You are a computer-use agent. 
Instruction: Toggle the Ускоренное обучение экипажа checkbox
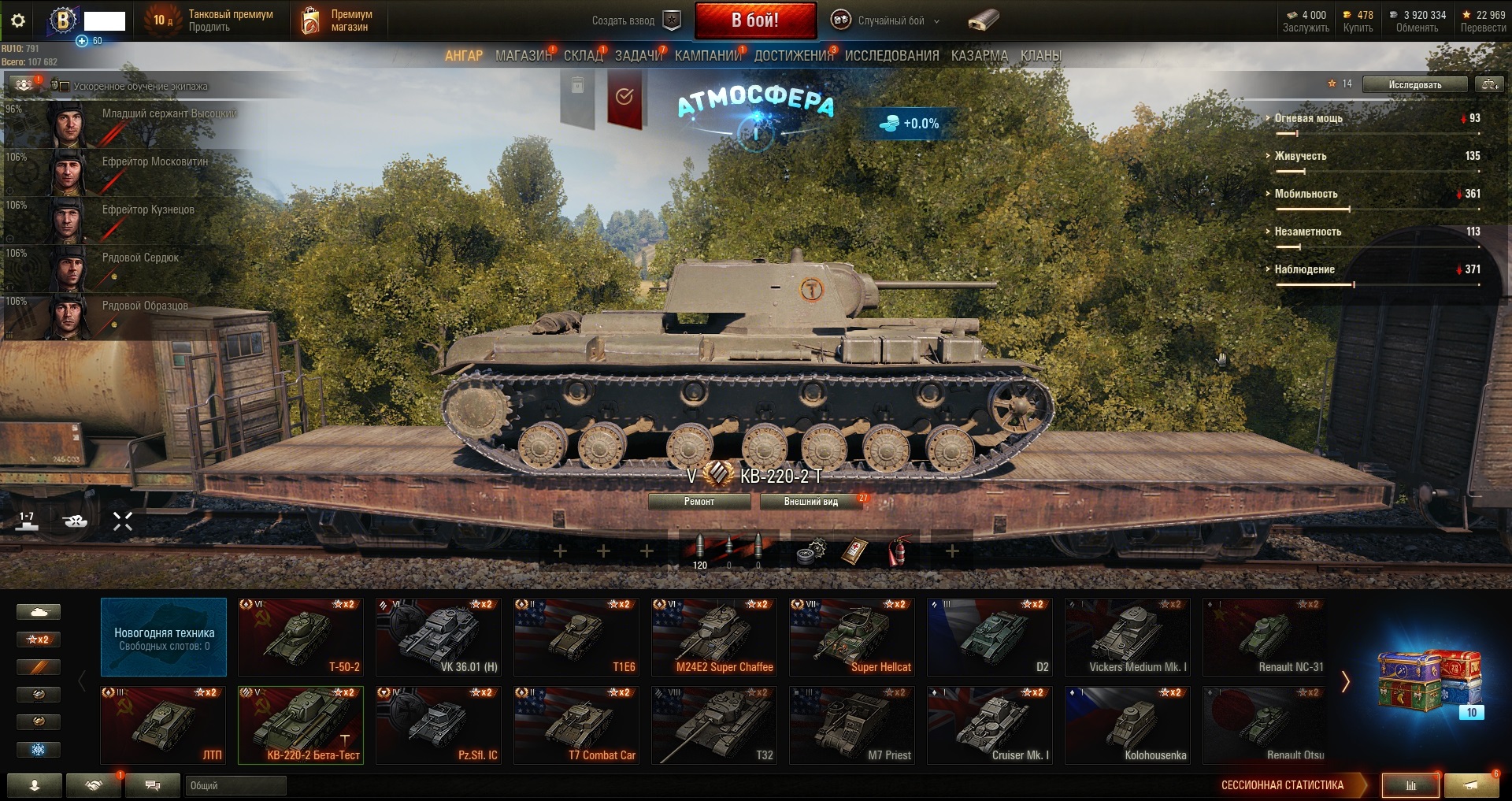point(65,86)
